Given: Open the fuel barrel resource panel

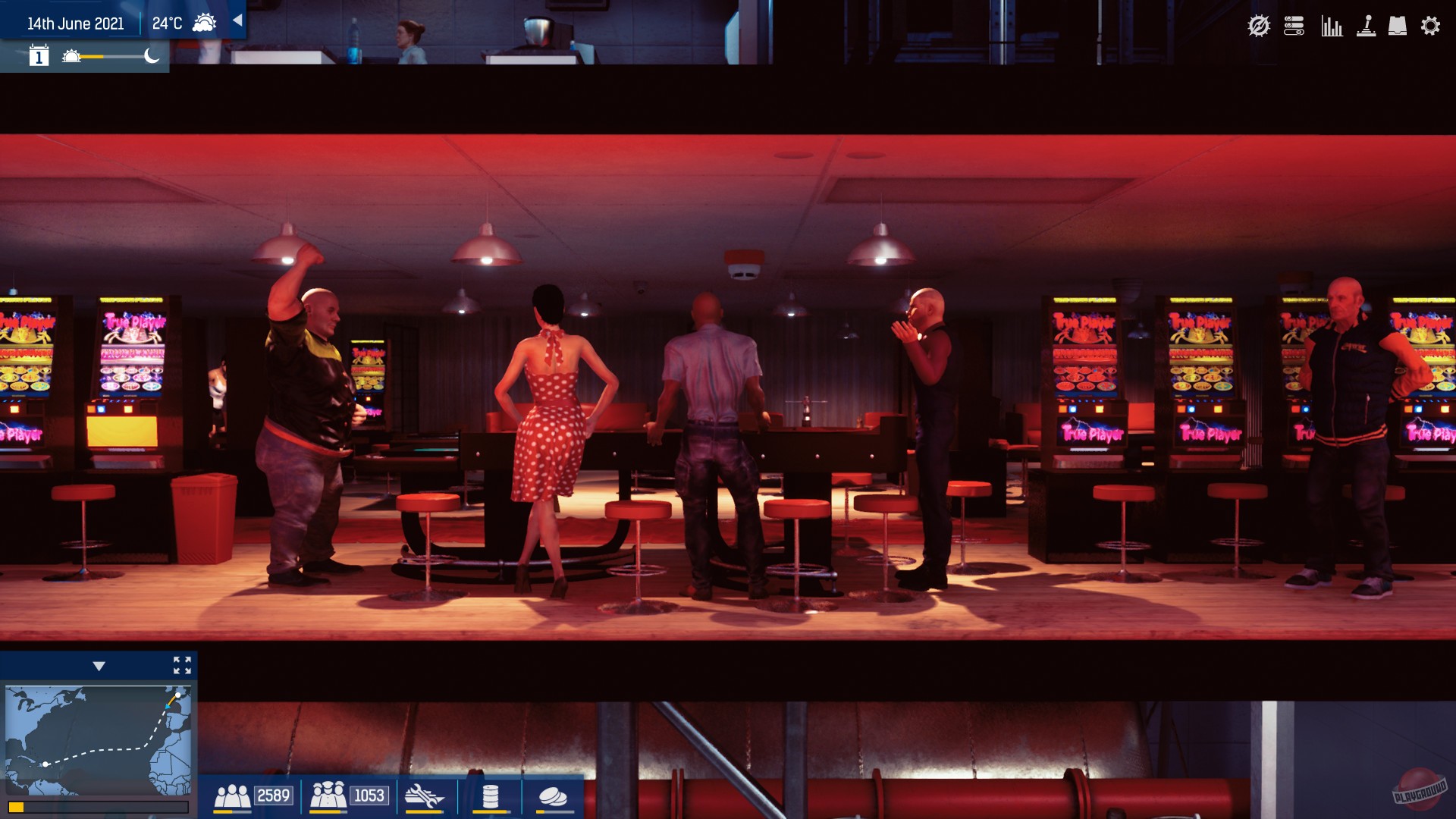Looking at the screenshot, I should (489, 796).
